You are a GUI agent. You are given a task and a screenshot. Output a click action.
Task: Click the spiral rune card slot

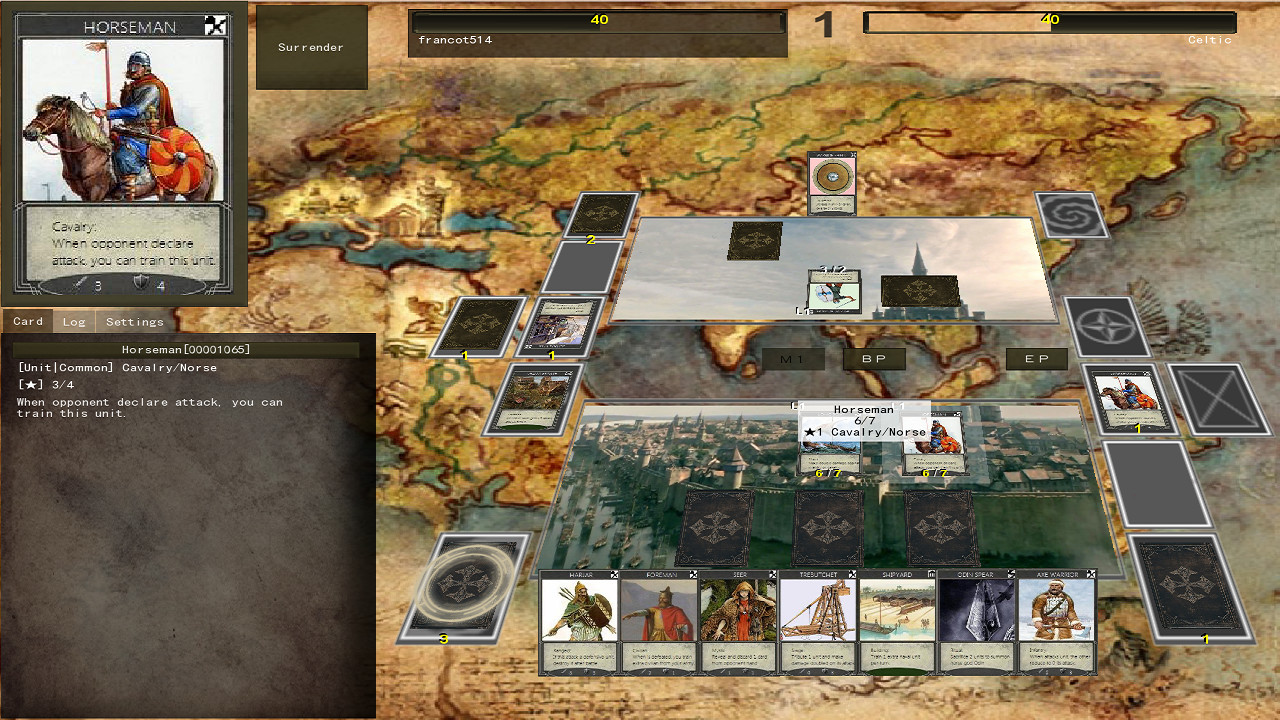[x=1071, y=215]
